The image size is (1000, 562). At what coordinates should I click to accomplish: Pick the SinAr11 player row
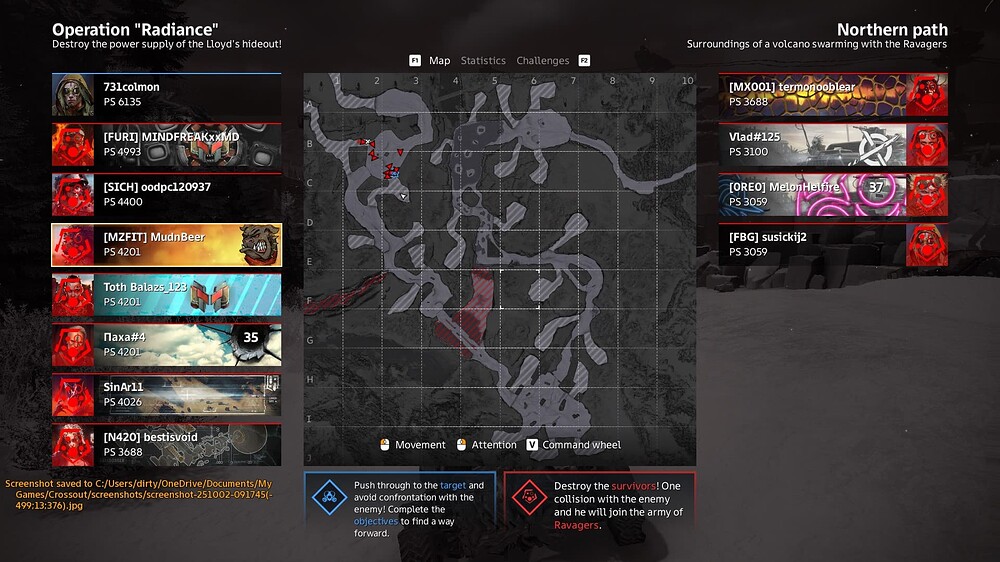tap(166, 395)
